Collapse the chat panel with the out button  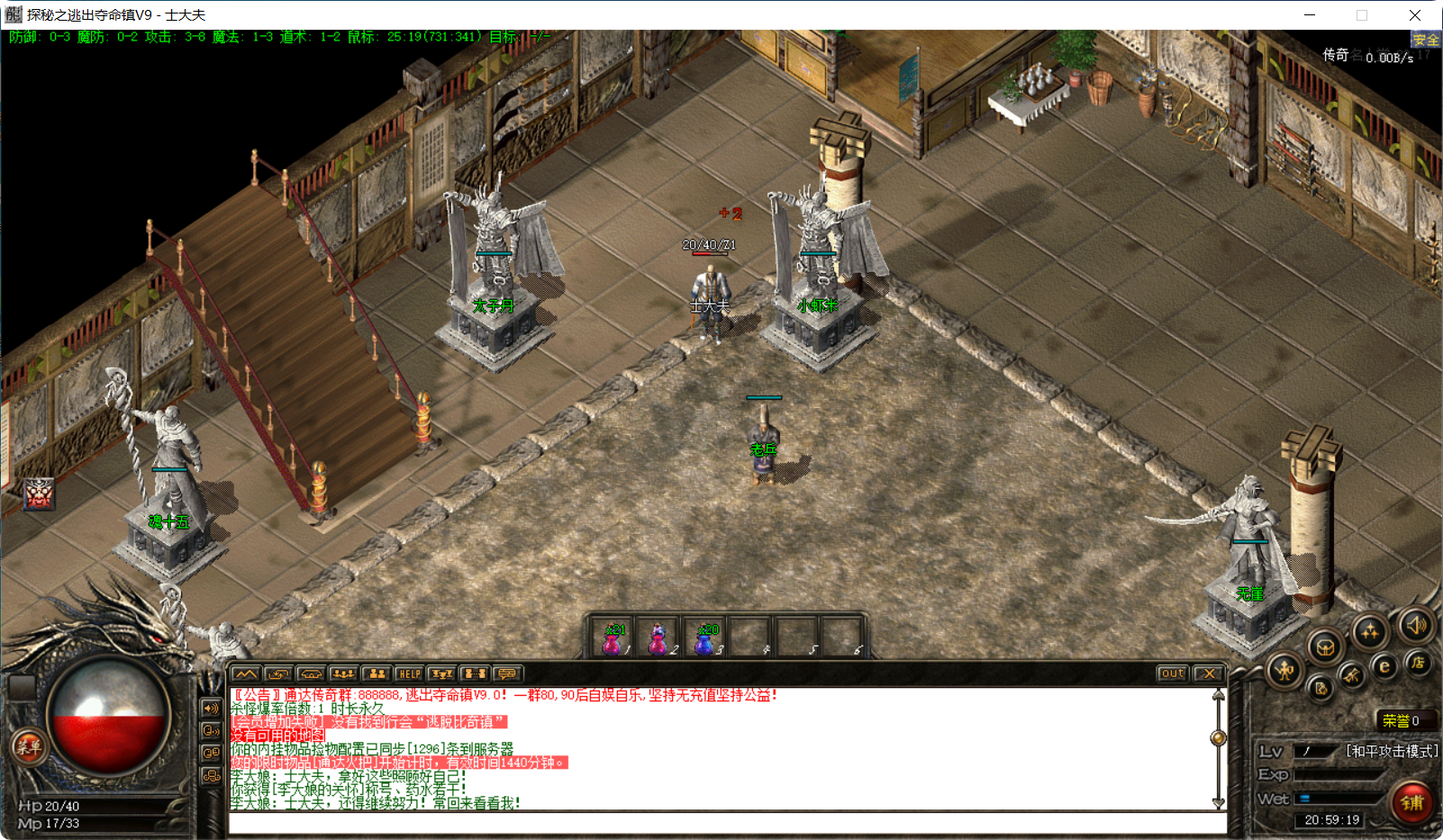tap(1171, 673)
